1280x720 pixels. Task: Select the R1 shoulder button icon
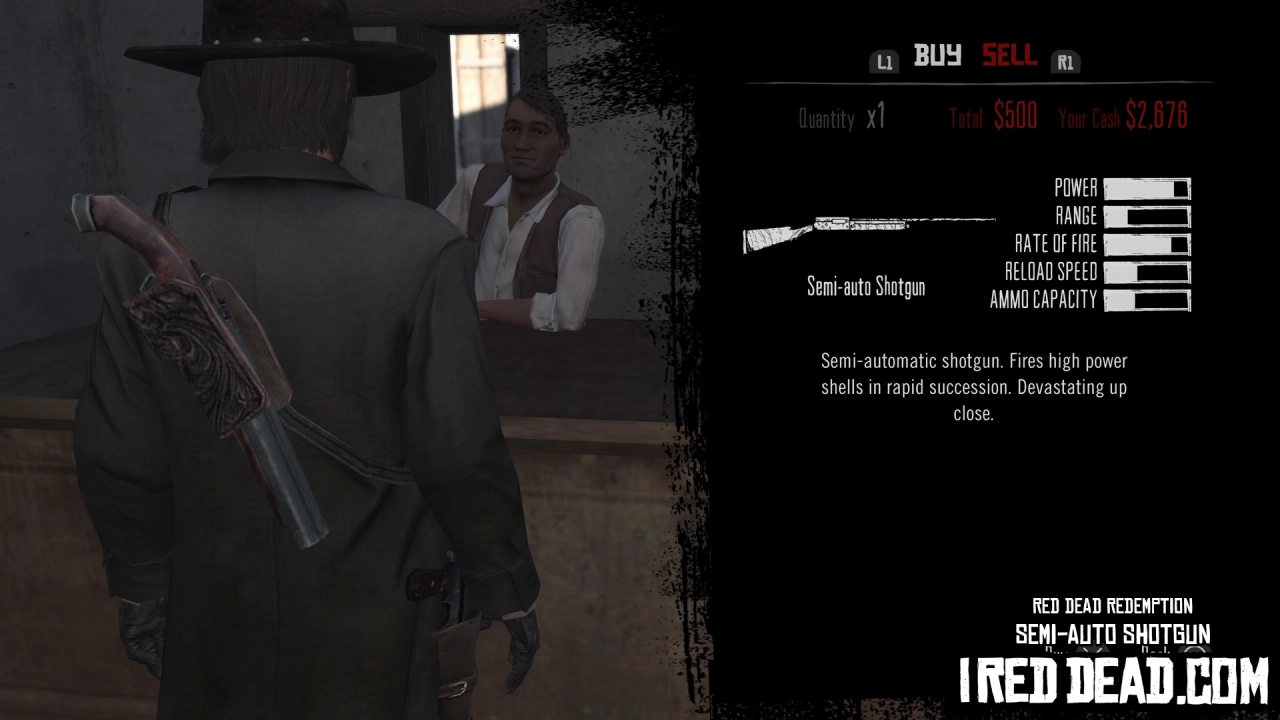pyautogui.click(x=1065, y=61)
